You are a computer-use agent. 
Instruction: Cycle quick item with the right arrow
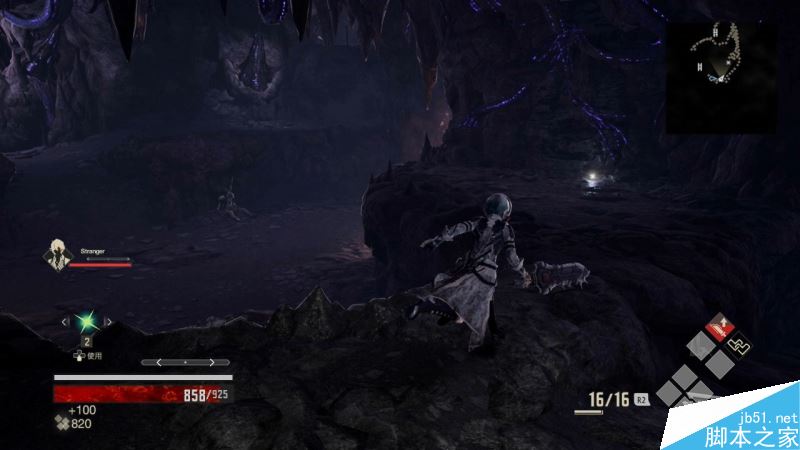[108, 322]
